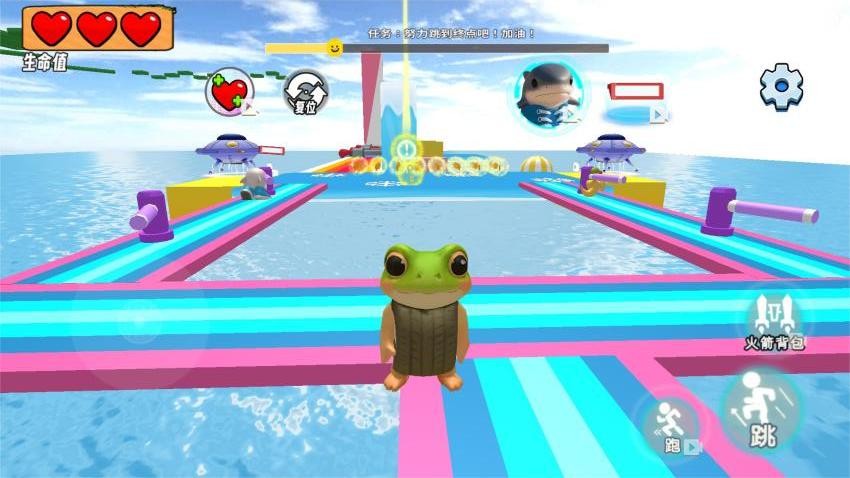Use the 火箭背包 rocket backpack
Image resolution: width=850 pixels, height=478 pixels.
pos(774,320)
